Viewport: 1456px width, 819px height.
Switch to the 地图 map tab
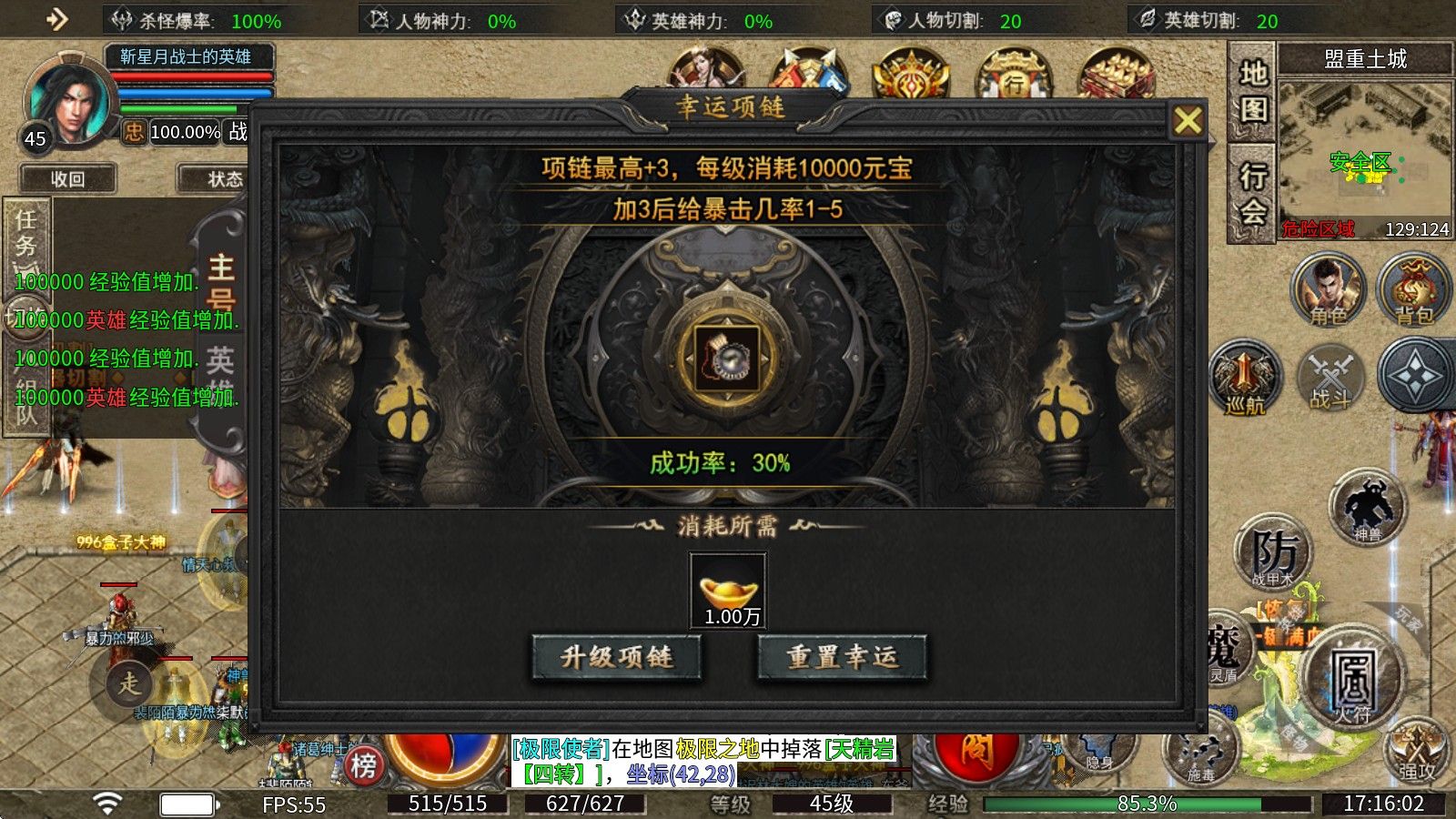point(1252,91)
